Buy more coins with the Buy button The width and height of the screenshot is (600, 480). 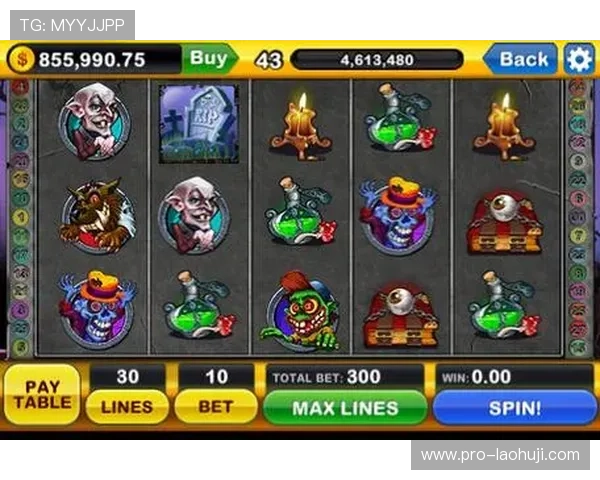pos(209,59)
